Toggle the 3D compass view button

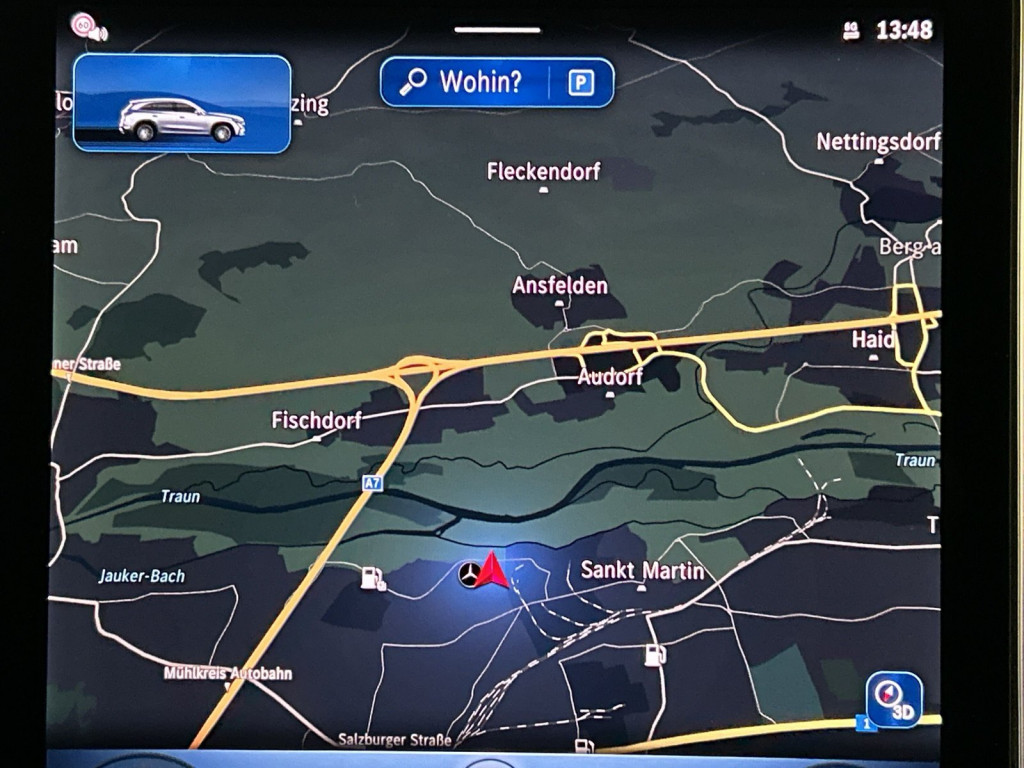(x=894, y=699)
